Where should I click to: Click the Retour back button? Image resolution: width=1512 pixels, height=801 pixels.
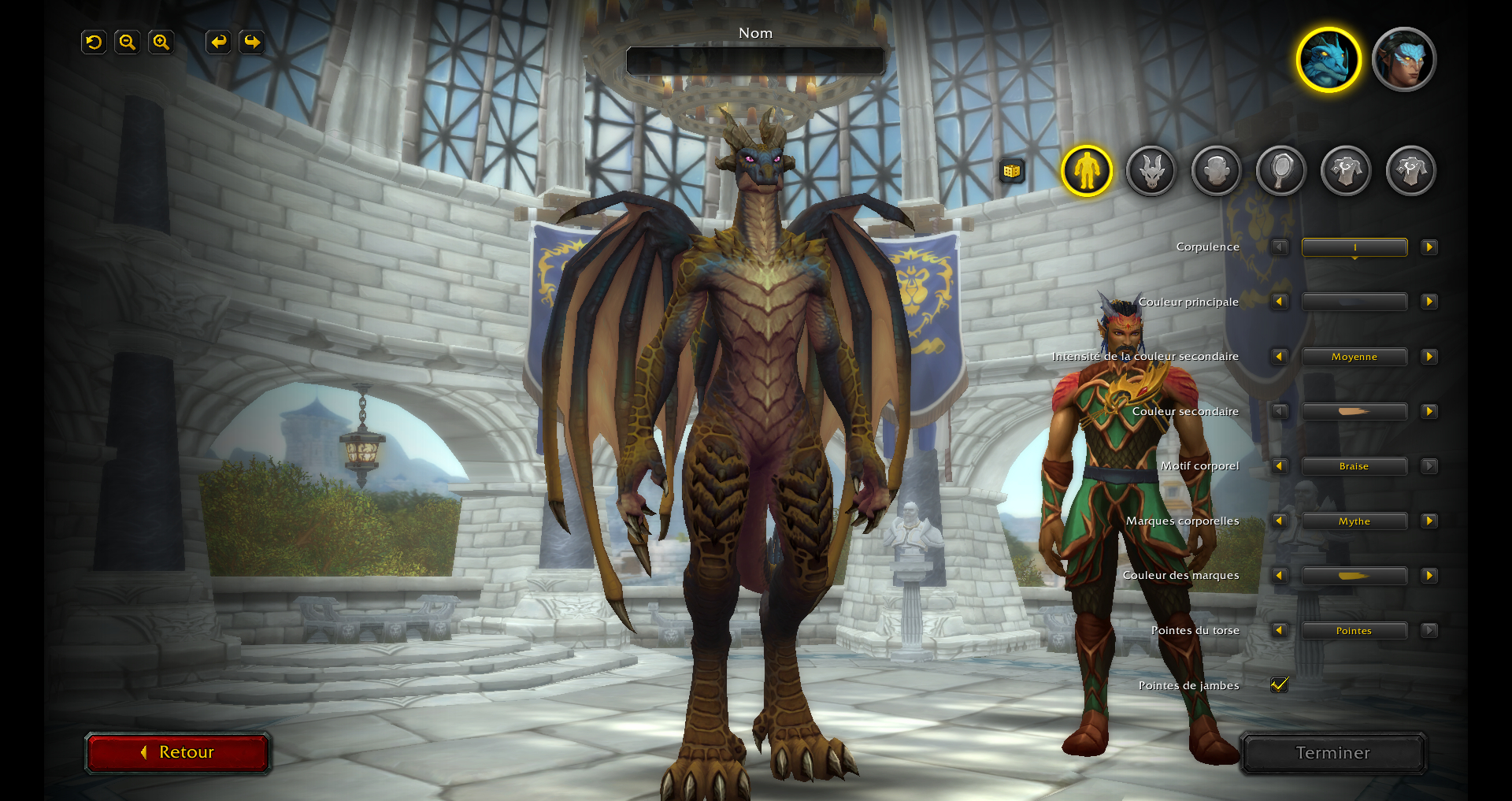(178, 752)
